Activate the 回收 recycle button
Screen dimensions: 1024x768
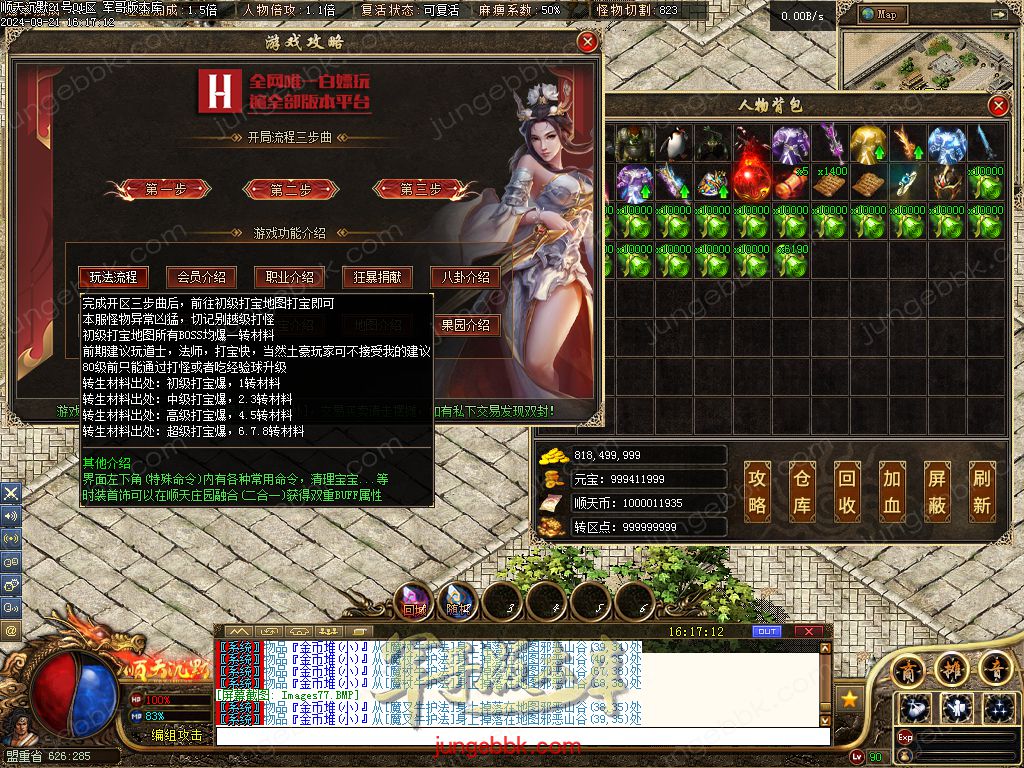point(847,491)
